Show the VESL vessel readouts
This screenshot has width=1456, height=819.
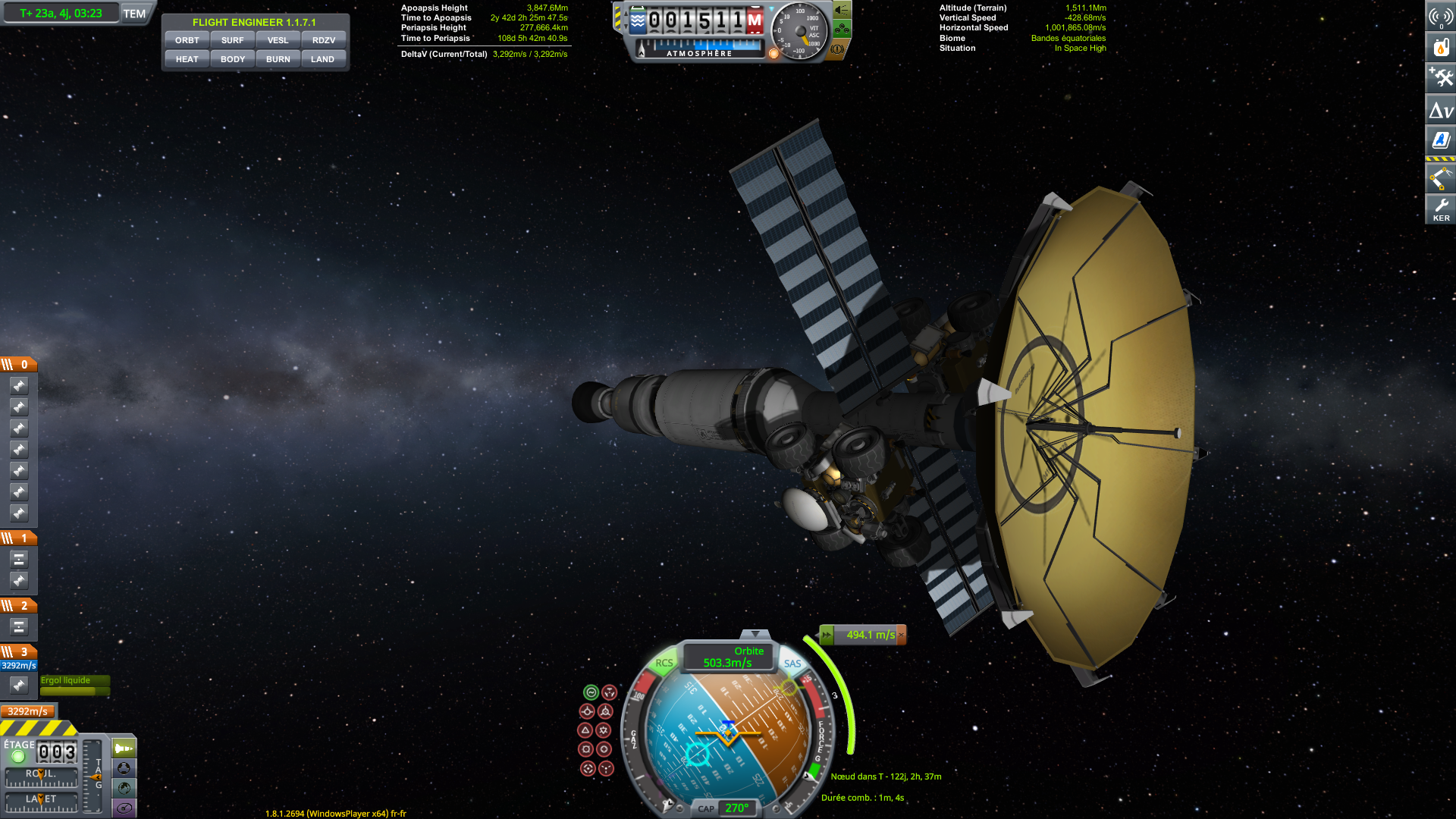tap(278, 40)
